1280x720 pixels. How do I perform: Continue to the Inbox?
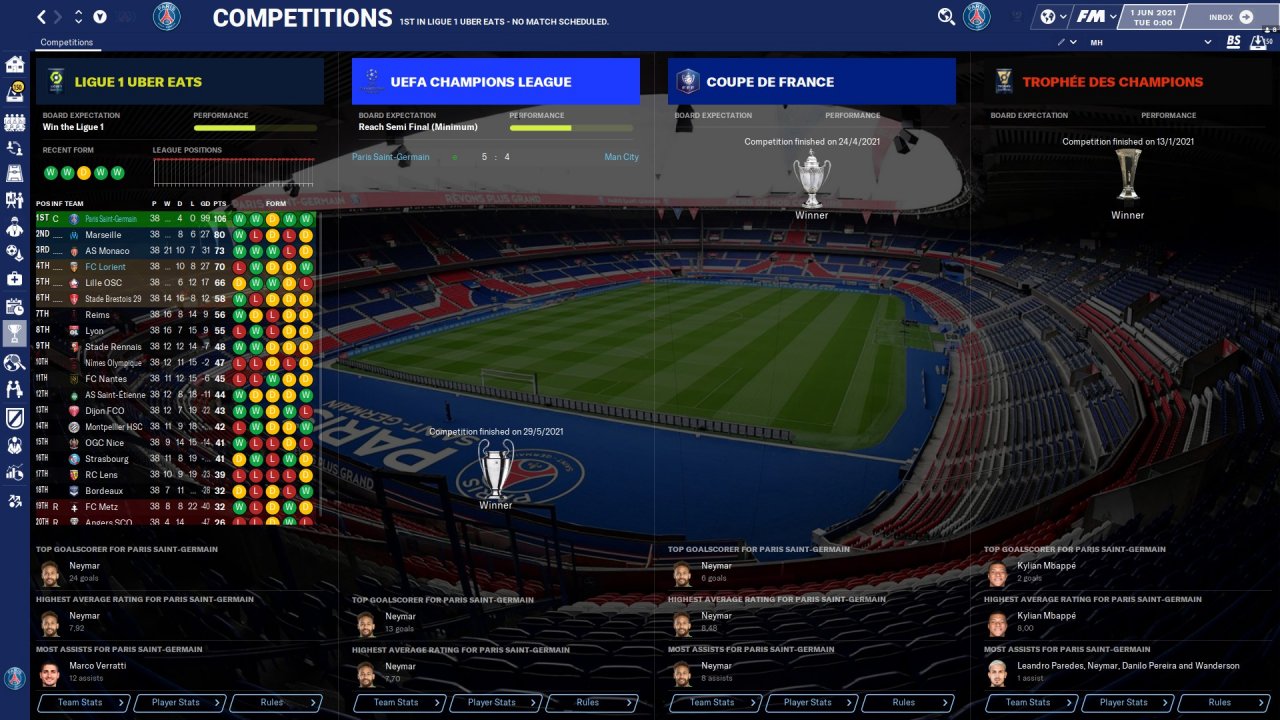[1231, 17]
